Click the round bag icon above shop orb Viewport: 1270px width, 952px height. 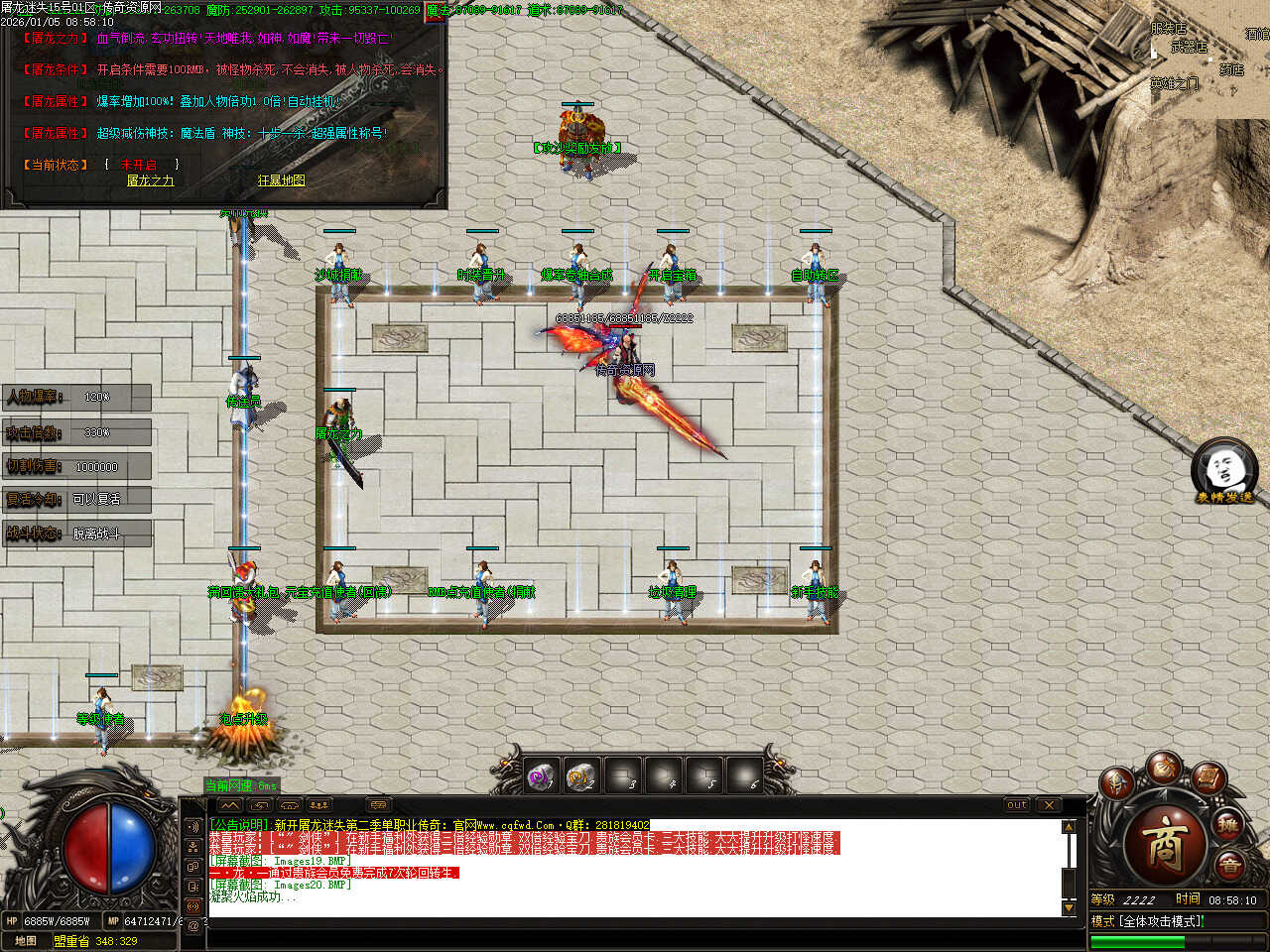point(1164,767)
